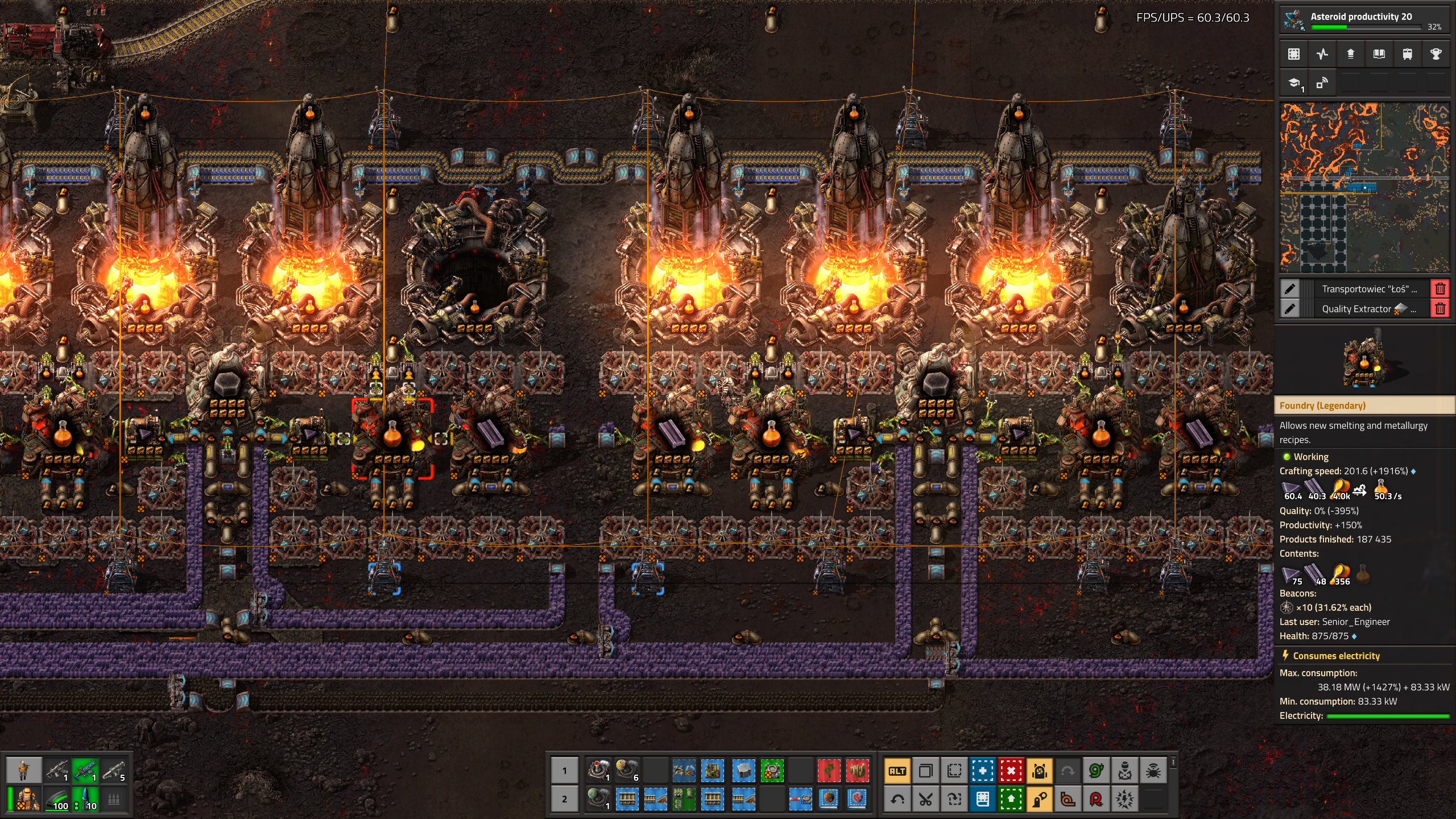The image size is (1456, 819).
Task: Open the production statistics graph button
Action: (x=1322, y=54)
